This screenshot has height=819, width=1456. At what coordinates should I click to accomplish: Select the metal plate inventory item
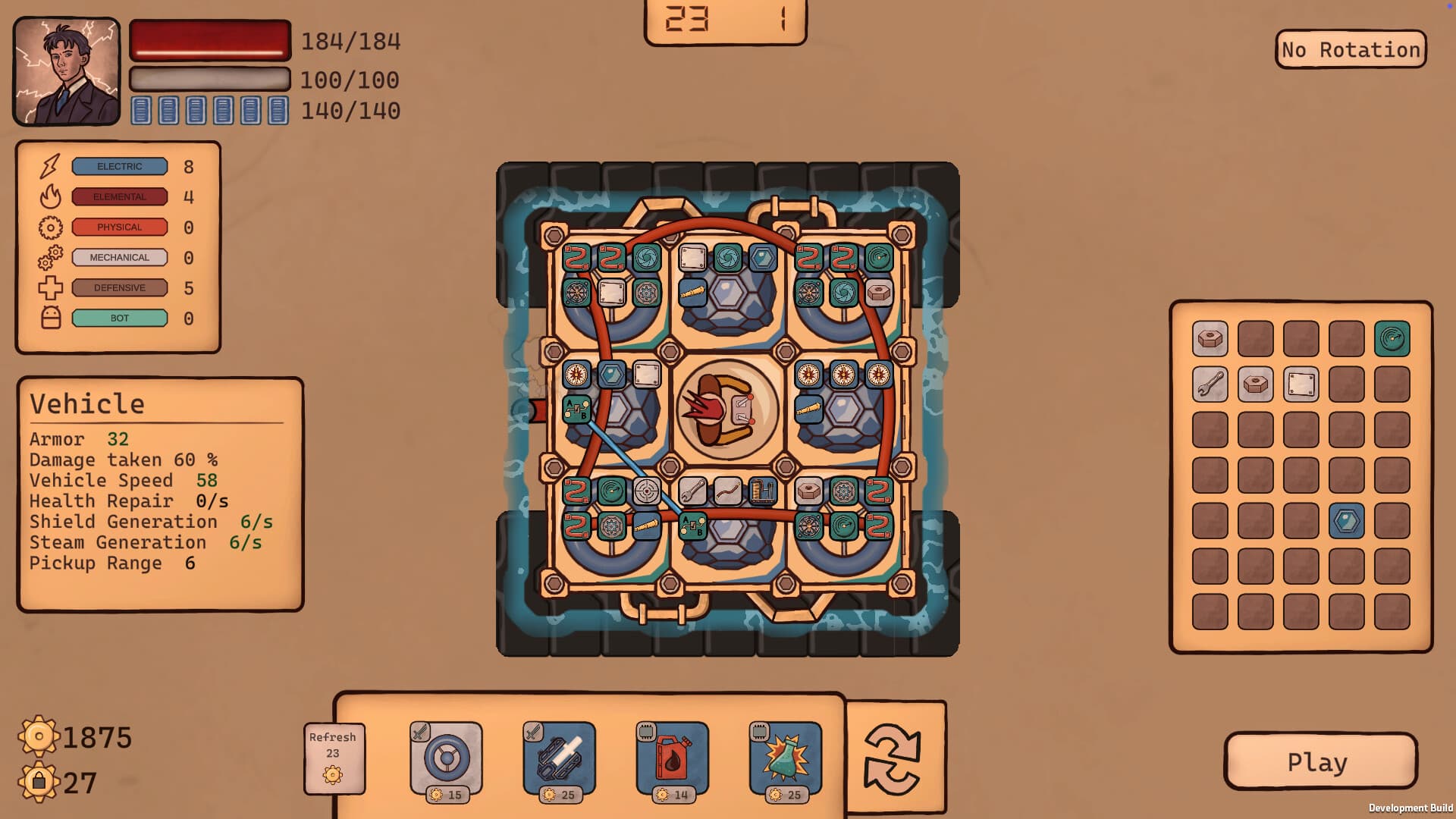[1301, 384]
